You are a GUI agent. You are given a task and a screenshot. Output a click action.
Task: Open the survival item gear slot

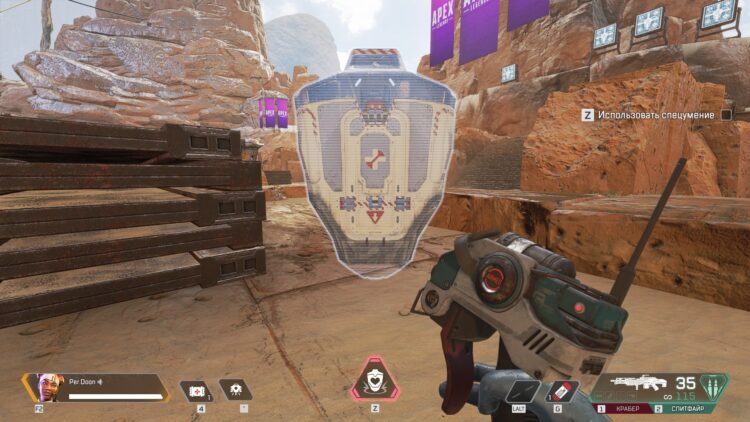tap(235, 390)
